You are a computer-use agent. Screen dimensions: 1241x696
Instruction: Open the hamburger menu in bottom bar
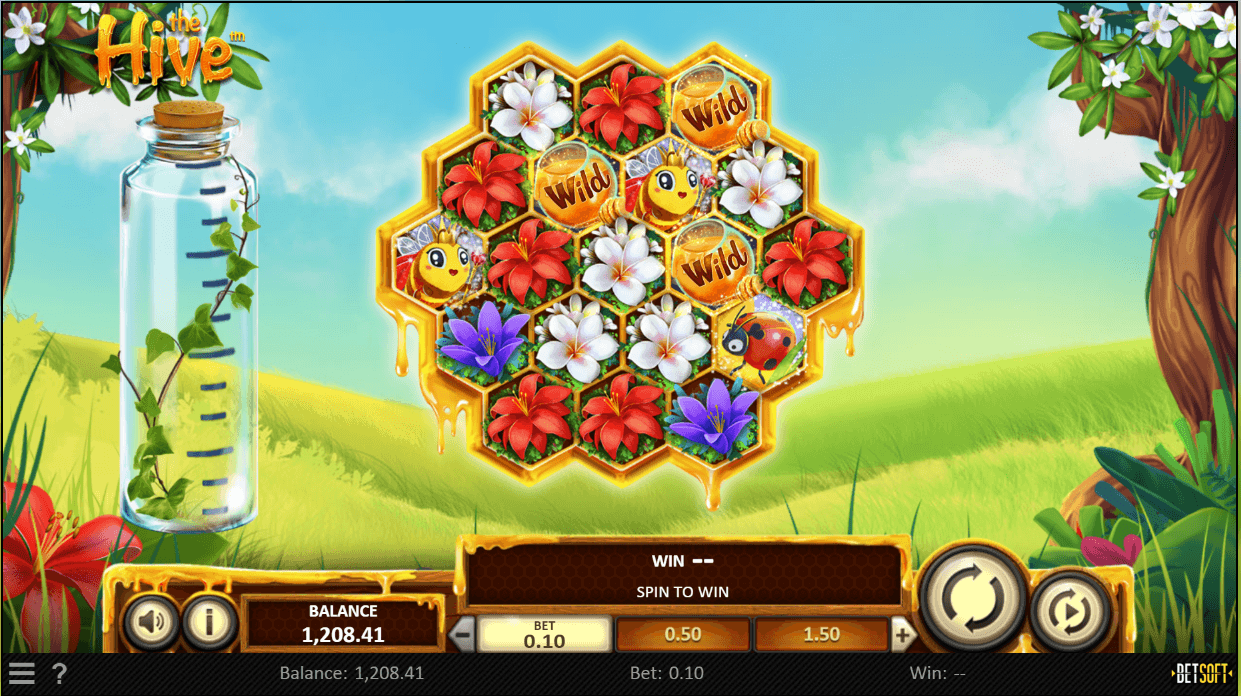[x=22, y=673]
